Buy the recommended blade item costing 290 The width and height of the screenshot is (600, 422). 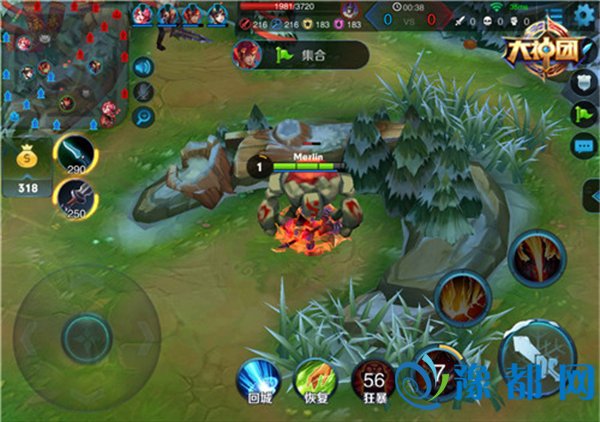pos(76,153)
